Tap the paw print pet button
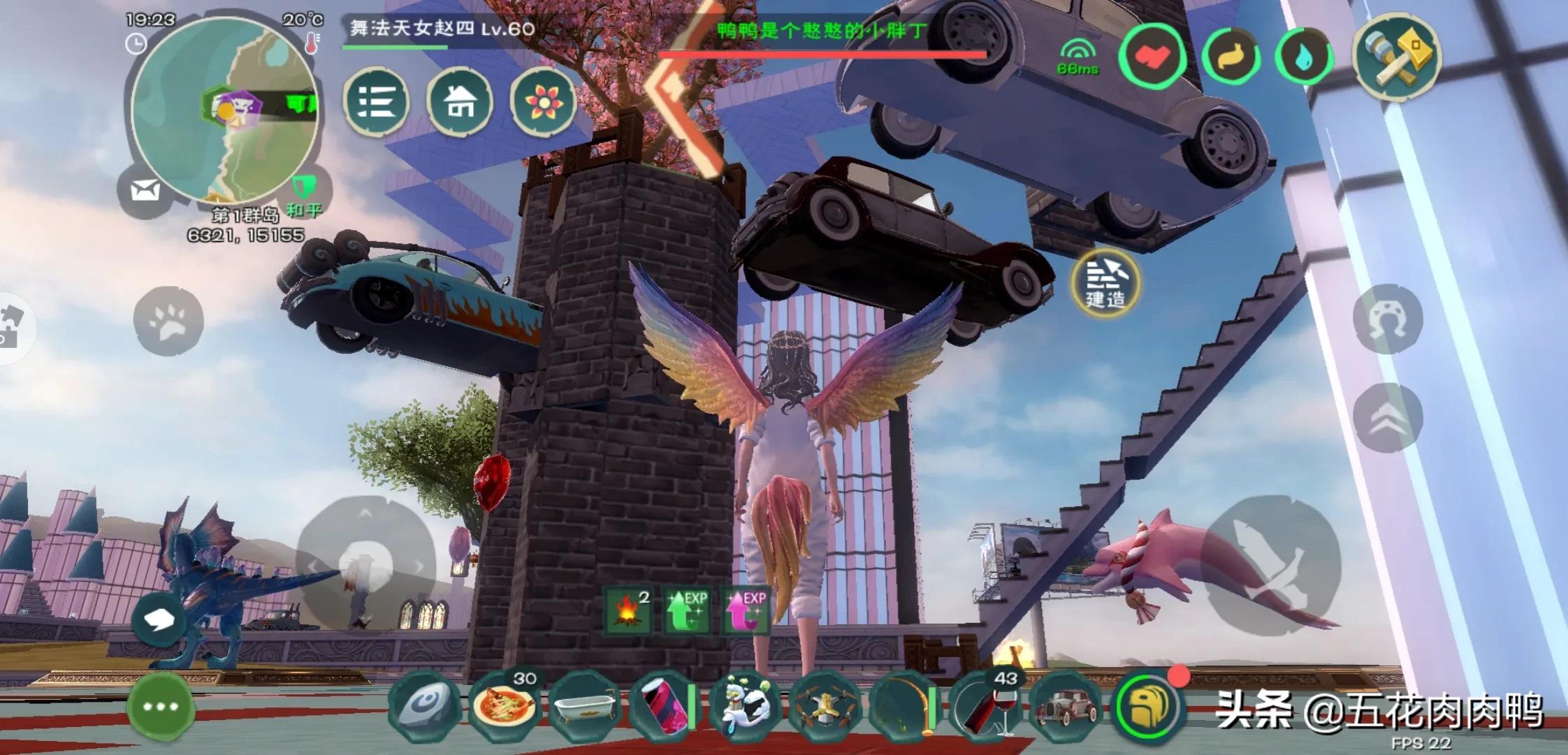This screenshot has width=1568, height=755. click(168, 322)
